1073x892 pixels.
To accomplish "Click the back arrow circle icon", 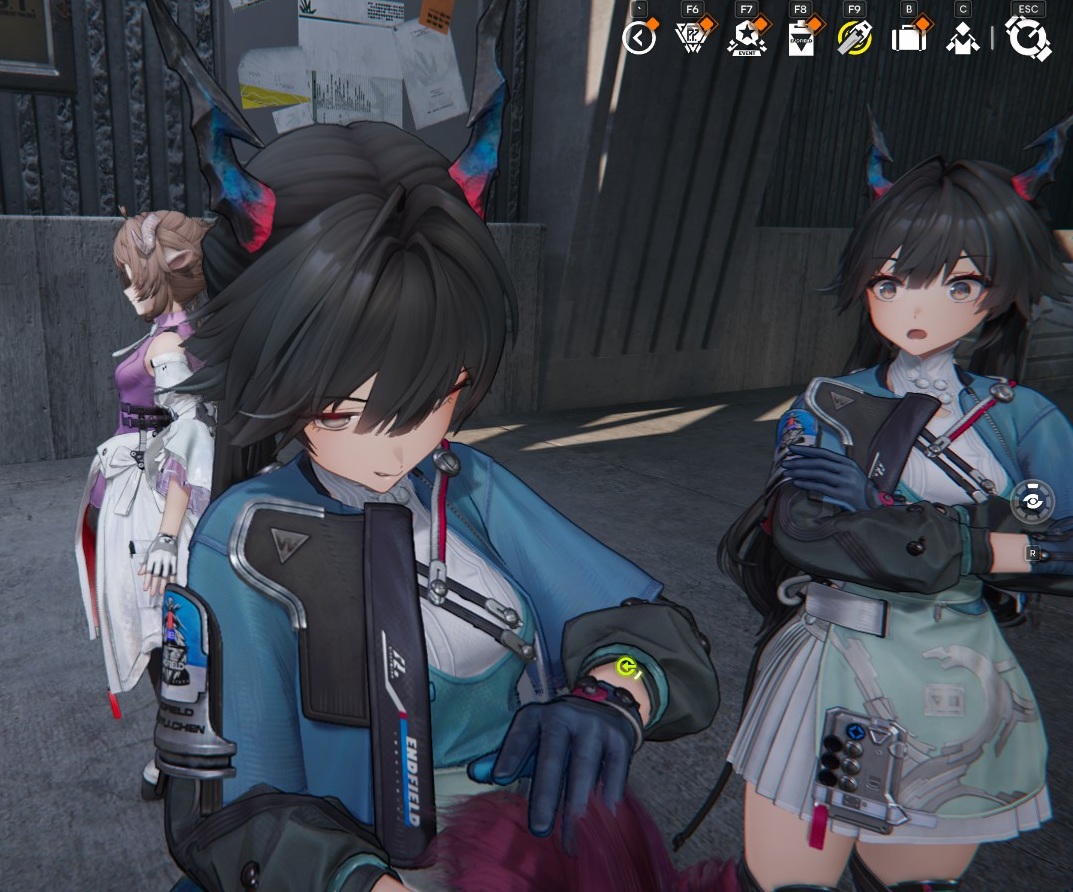I will pos(639,39).
